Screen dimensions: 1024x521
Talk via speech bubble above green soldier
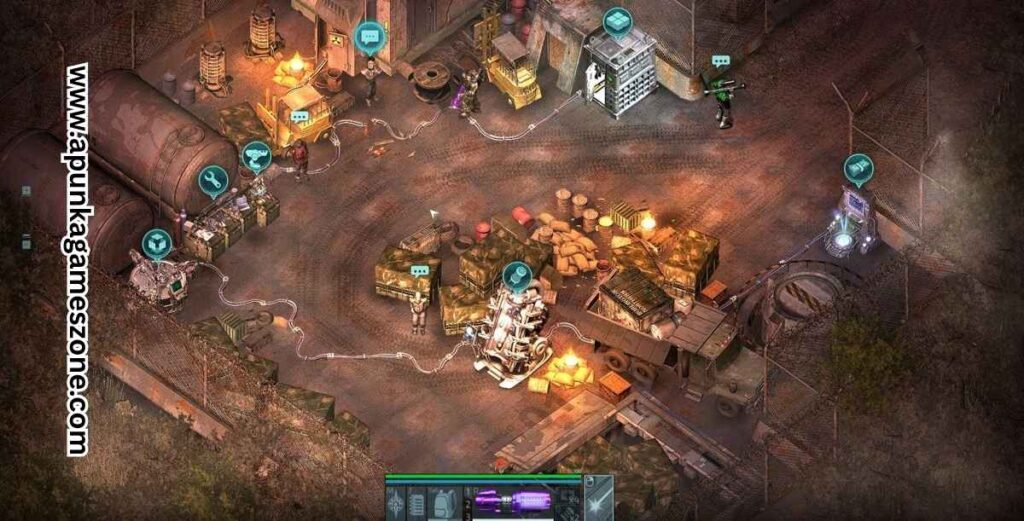coord(721,61)
